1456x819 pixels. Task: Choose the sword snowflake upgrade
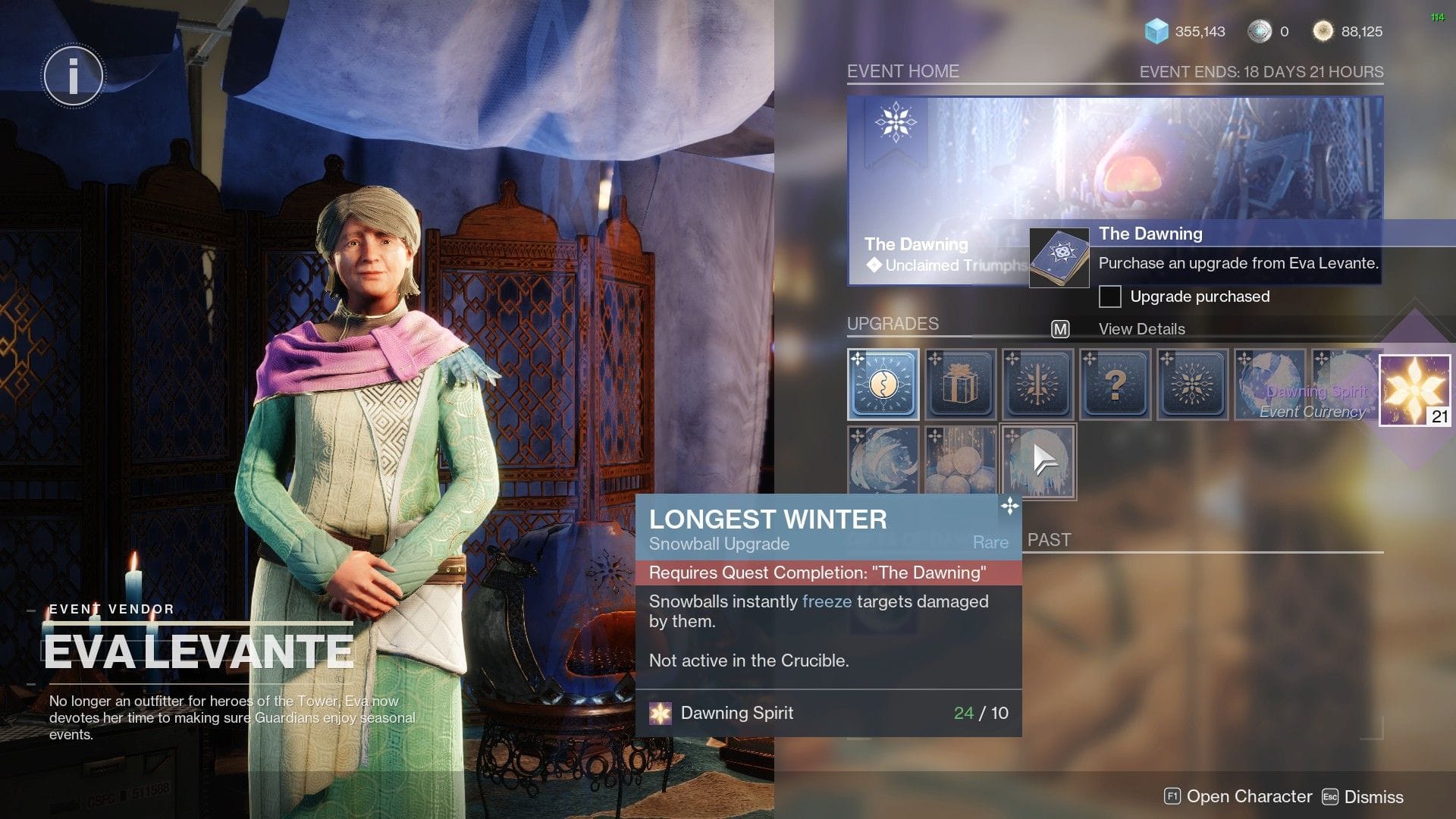click(x=1037, y=384)
